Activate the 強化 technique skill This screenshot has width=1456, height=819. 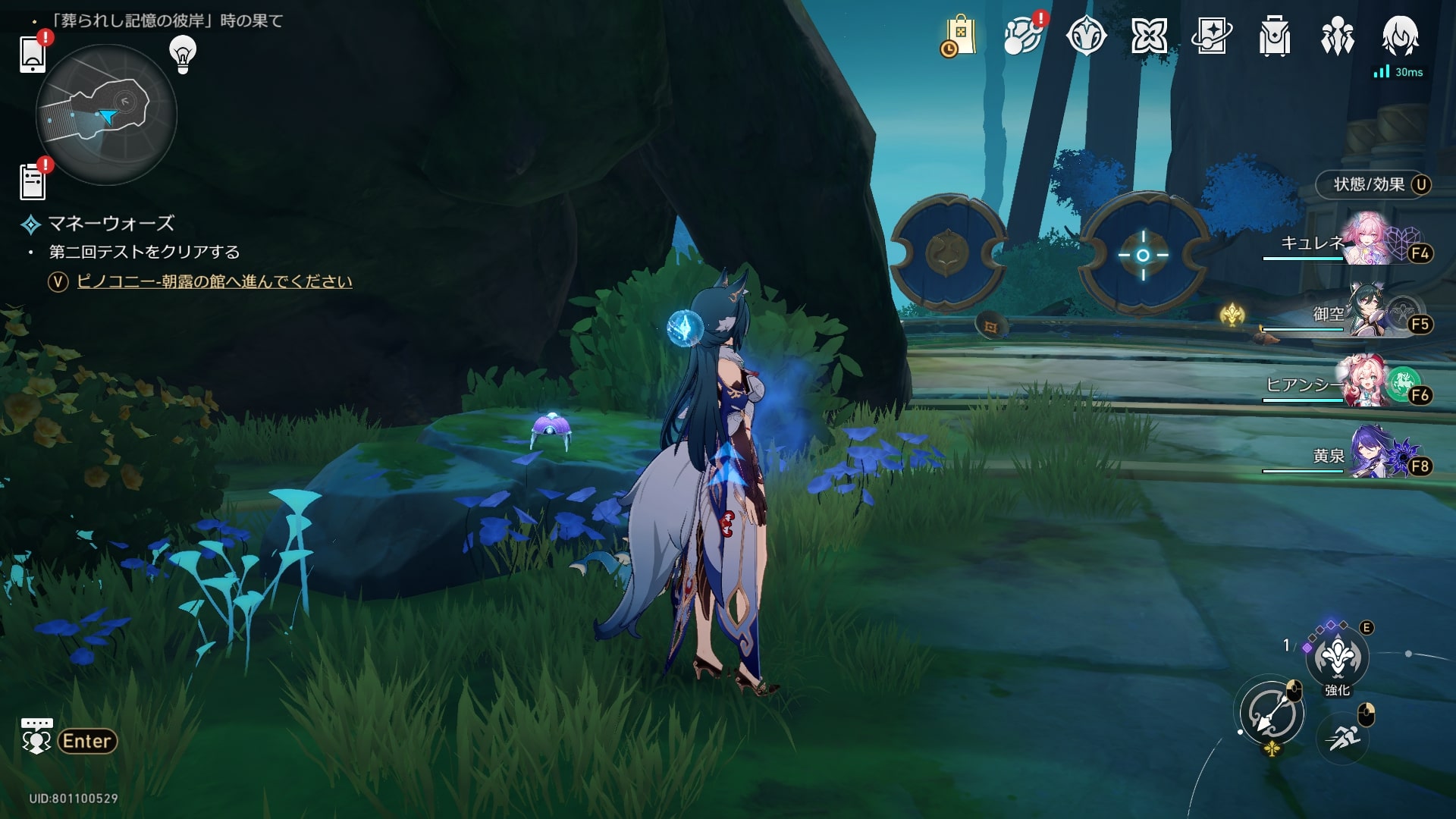tap(1337, 658)
